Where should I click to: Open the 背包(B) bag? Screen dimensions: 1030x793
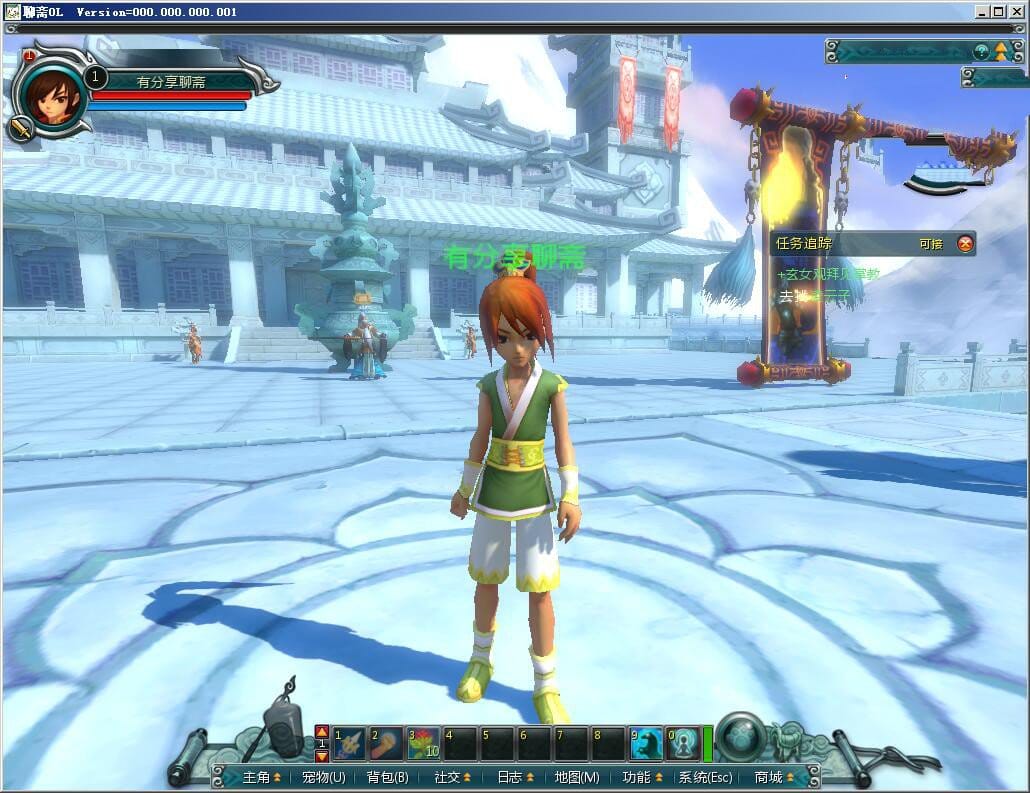387,777
